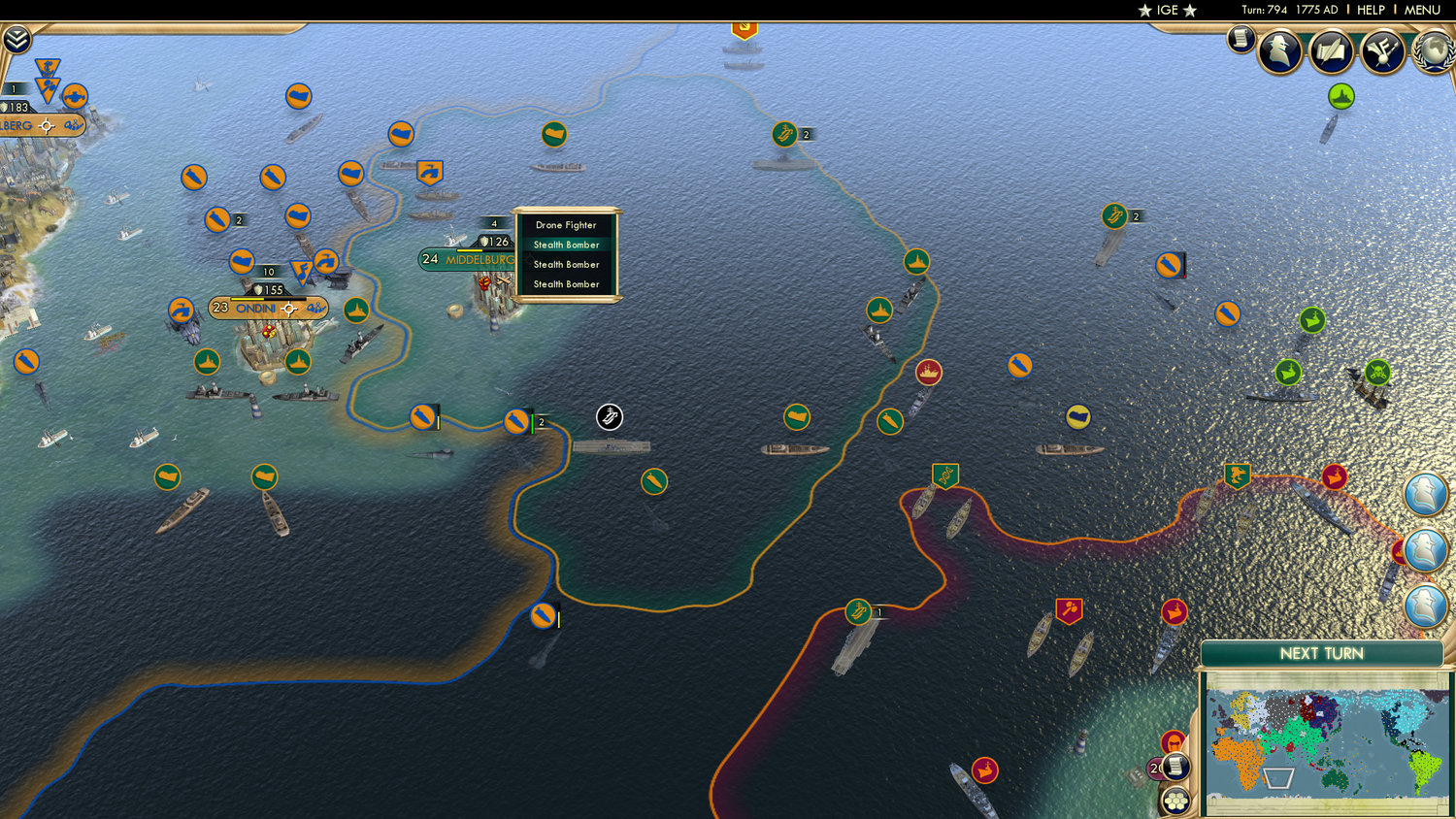Open the Diplomacy overview scroll-and-quill icon
1456x819 pixels.
(x=1331, y=50)
